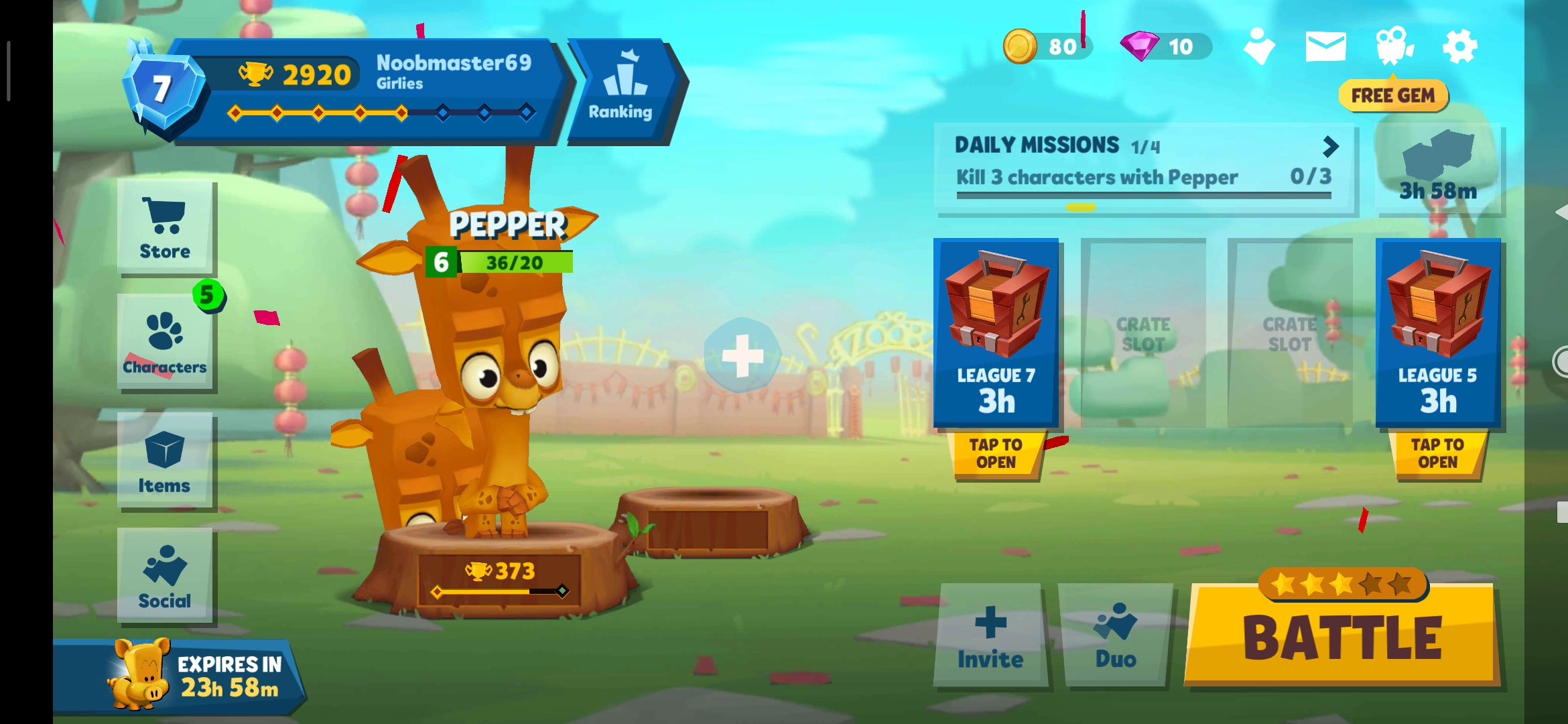
Task: Open the coin balance counter
Action: tap(1045, 46)
